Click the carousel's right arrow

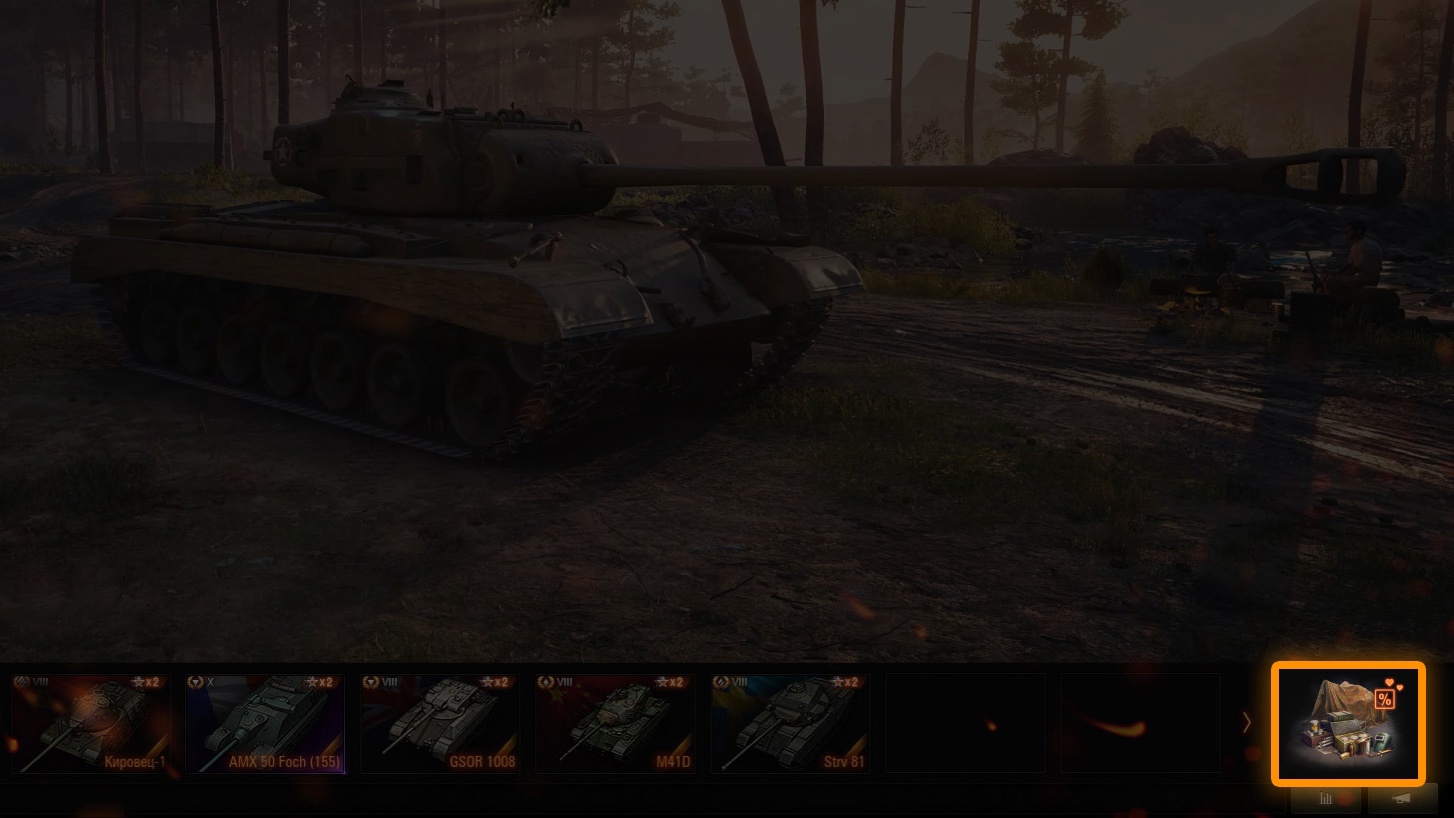tap(1246, 723)
